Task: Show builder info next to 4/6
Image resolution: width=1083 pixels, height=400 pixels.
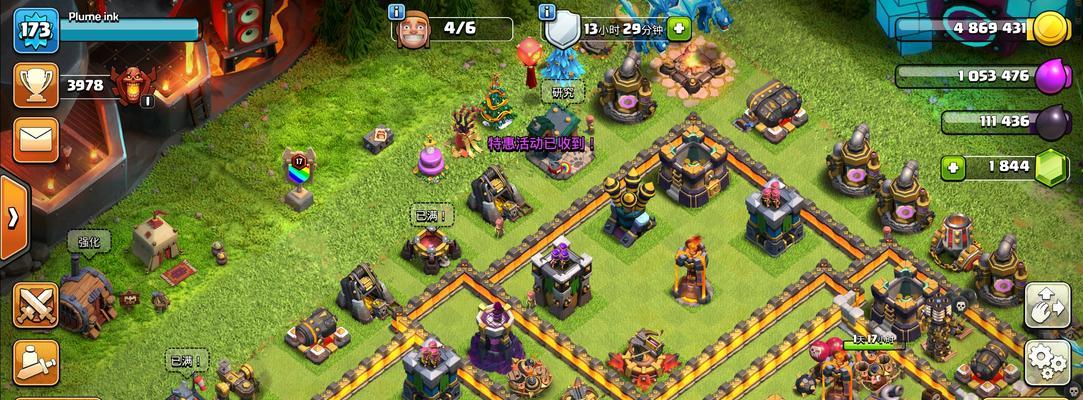Action: pyautogui.click(x=397, y=11)
